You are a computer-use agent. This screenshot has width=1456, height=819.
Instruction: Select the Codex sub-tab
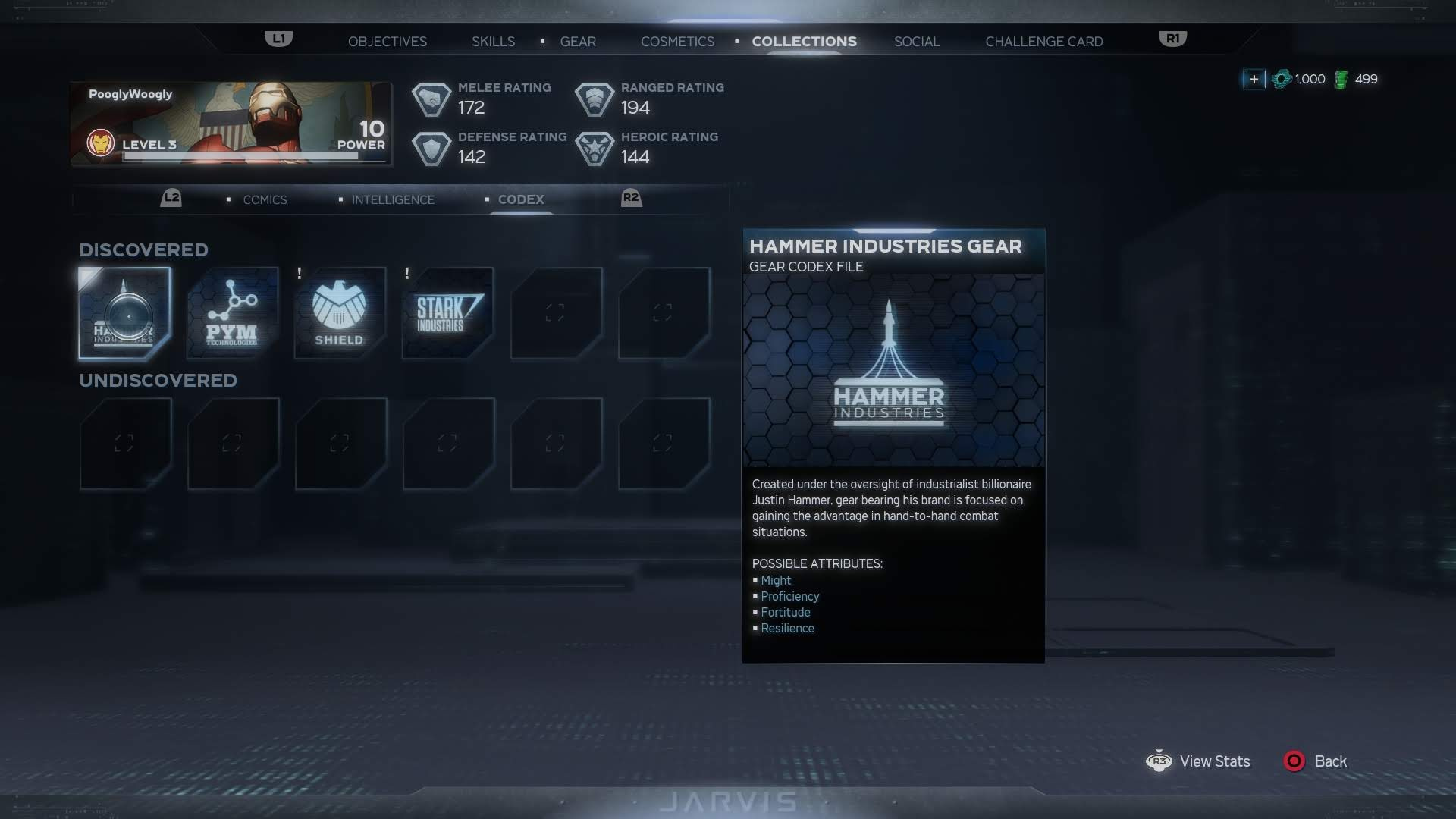point(521,199)
